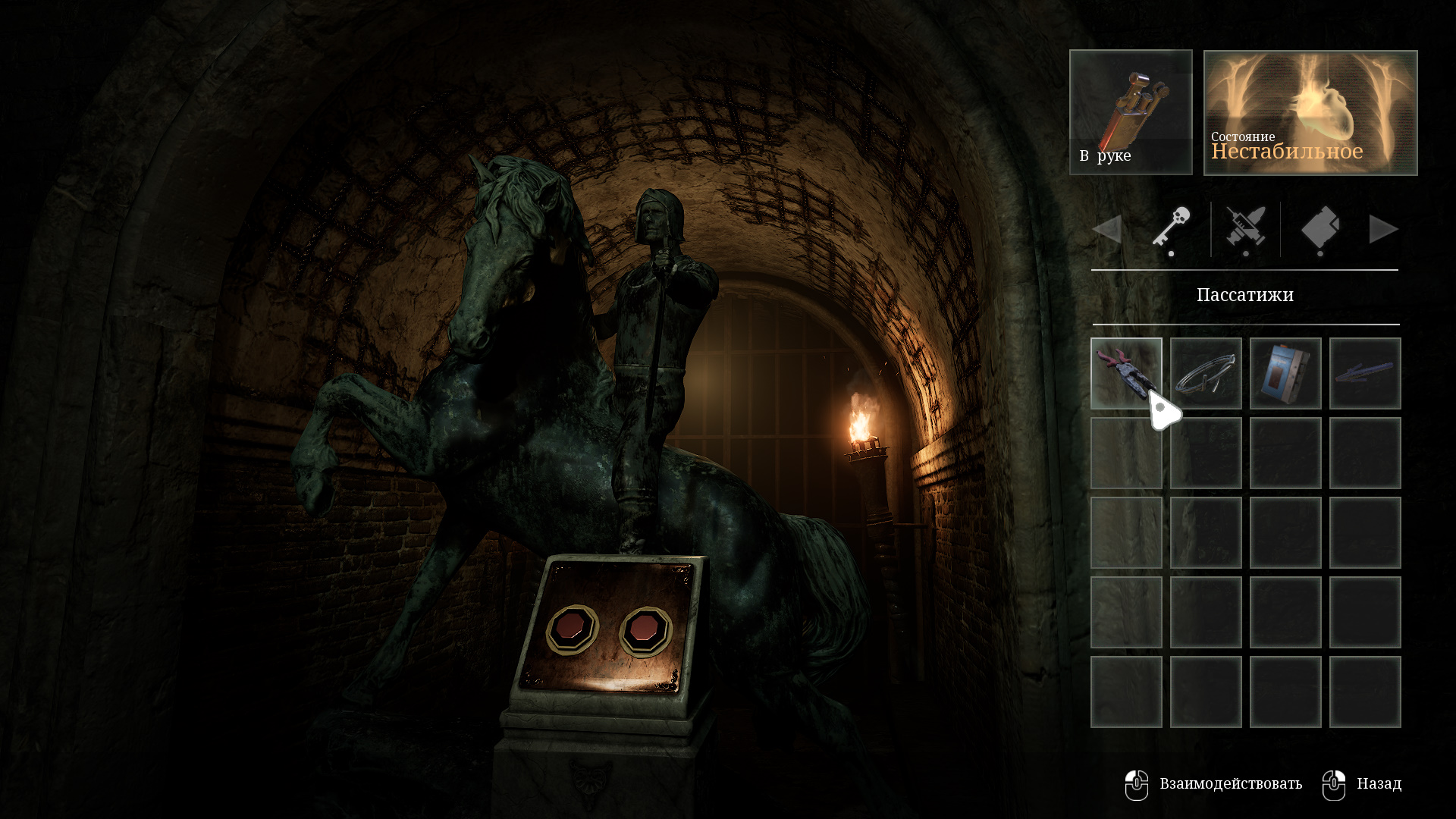Advance to next inventory category with right arrow
1456x819 pixels.
1383,229
